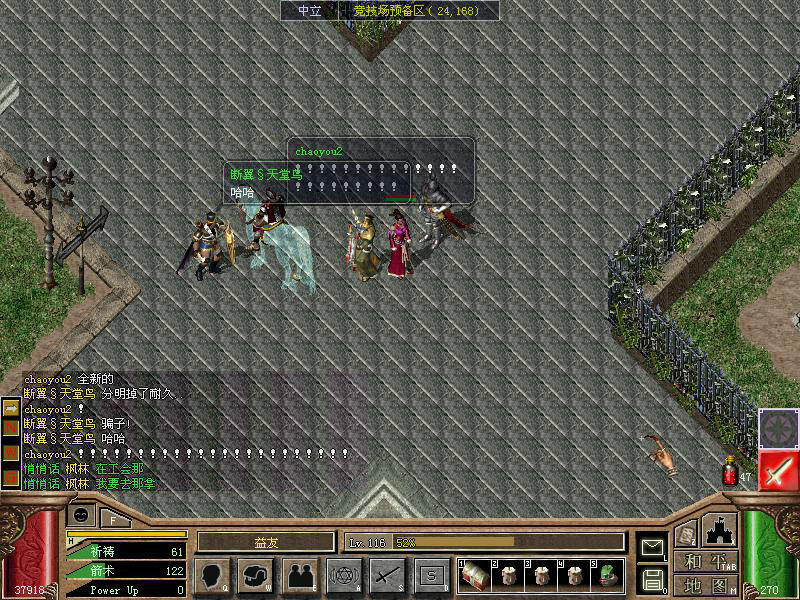This screenshot has width=800, height=600.
Task: Click the red sword attack skill icon
Action: pos(777,470)
